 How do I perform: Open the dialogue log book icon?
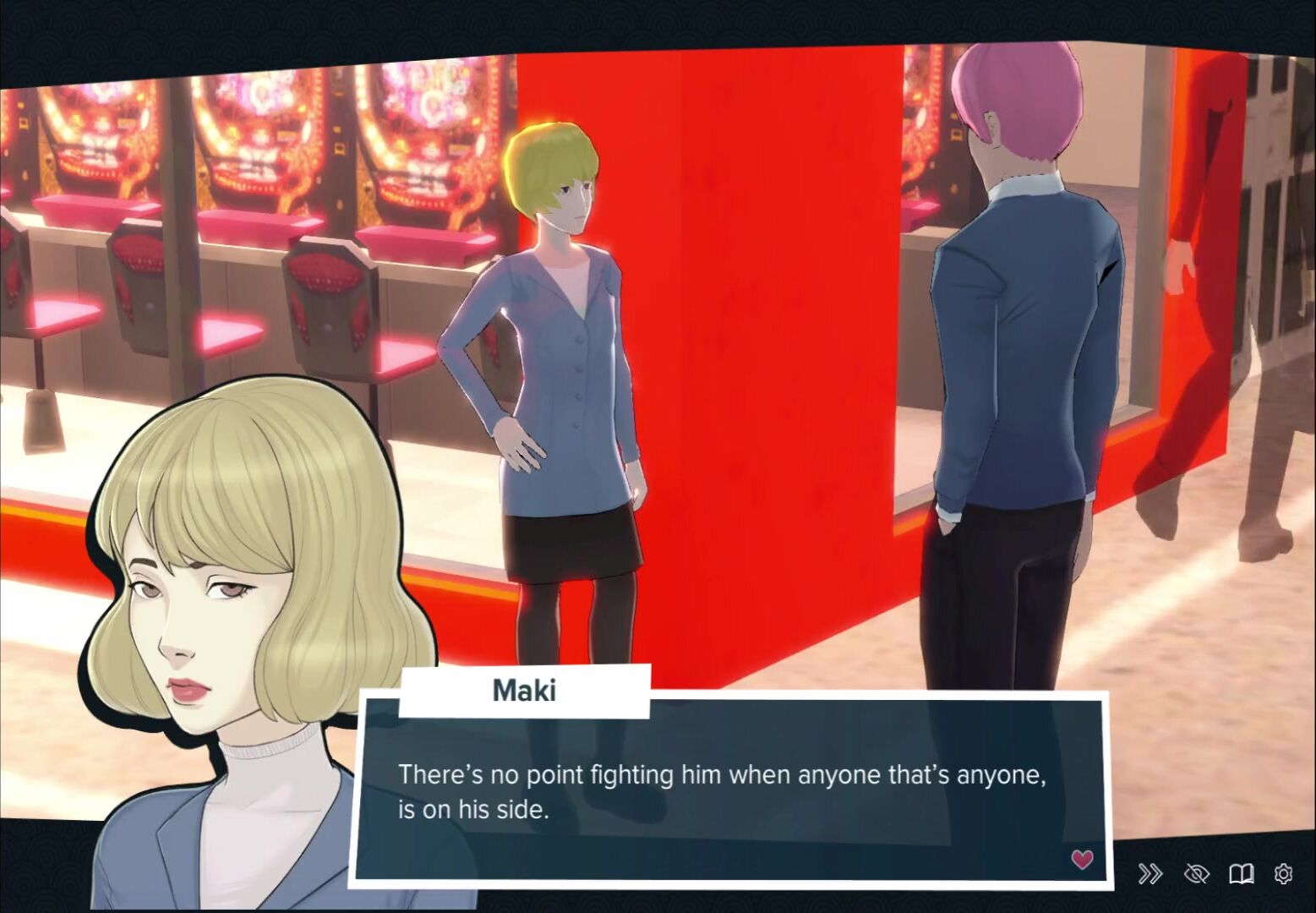pos(1241,873)
